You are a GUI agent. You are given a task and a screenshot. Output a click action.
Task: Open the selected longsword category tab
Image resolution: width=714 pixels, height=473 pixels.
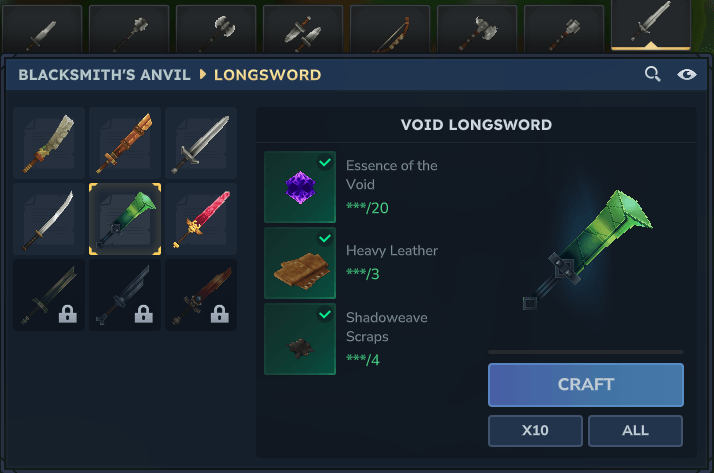(x=651, y=25)
